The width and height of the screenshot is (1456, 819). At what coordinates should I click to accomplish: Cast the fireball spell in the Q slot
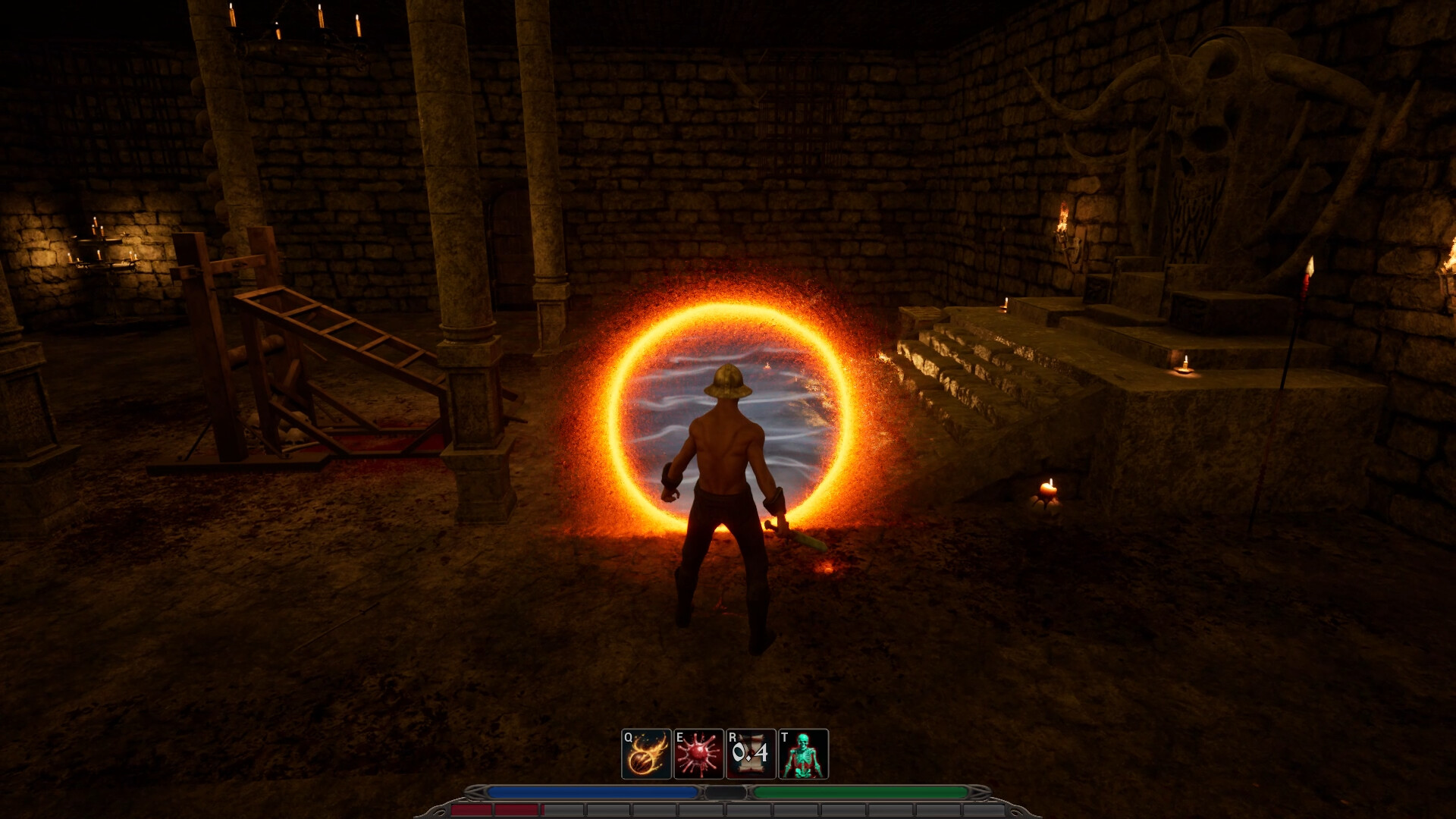(645, 753)
